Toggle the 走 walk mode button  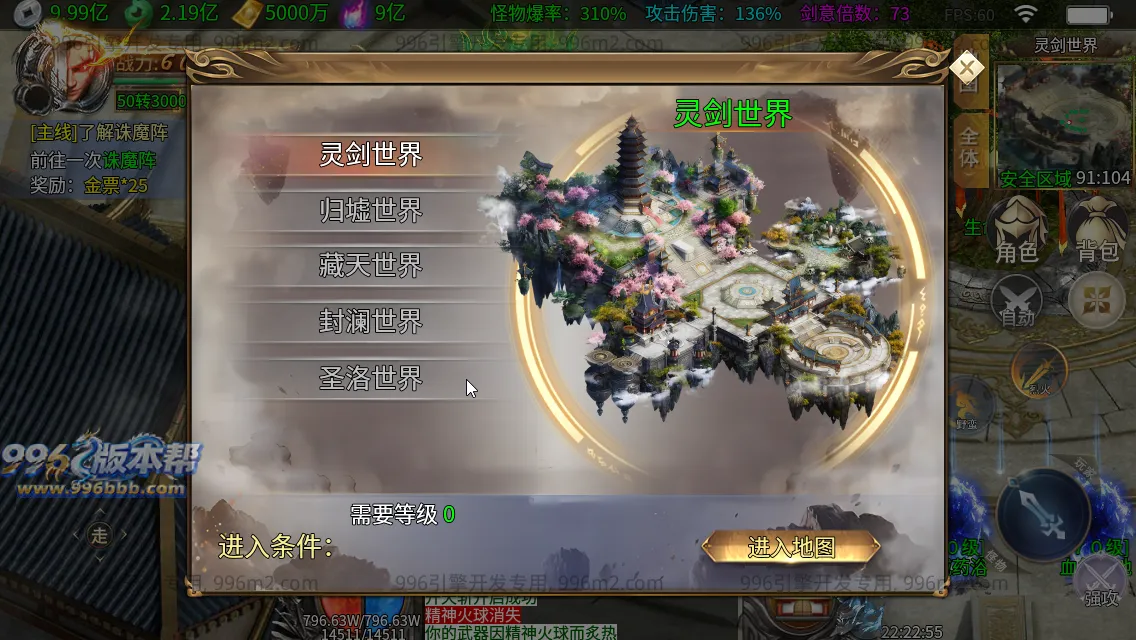pyautogui.click(x=99, y=535)
